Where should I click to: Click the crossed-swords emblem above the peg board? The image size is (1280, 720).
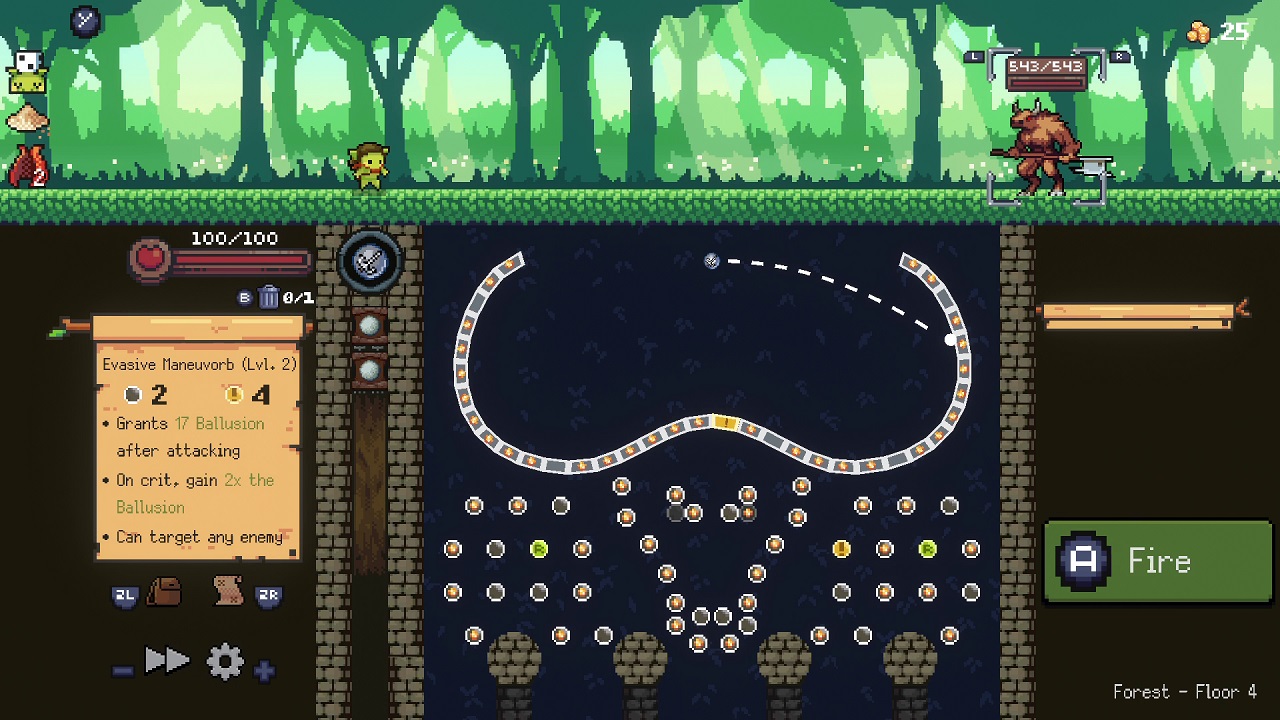(x=371, y=261)
